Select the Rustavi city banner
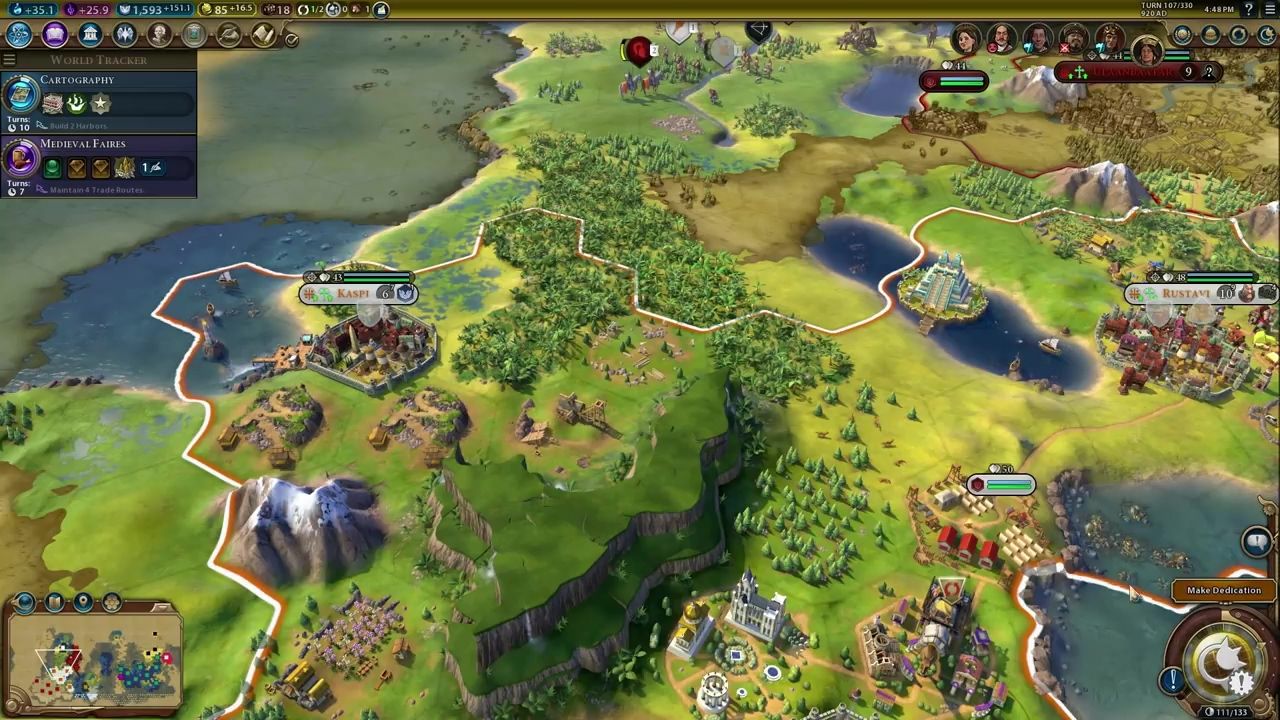 point(1187,294)
